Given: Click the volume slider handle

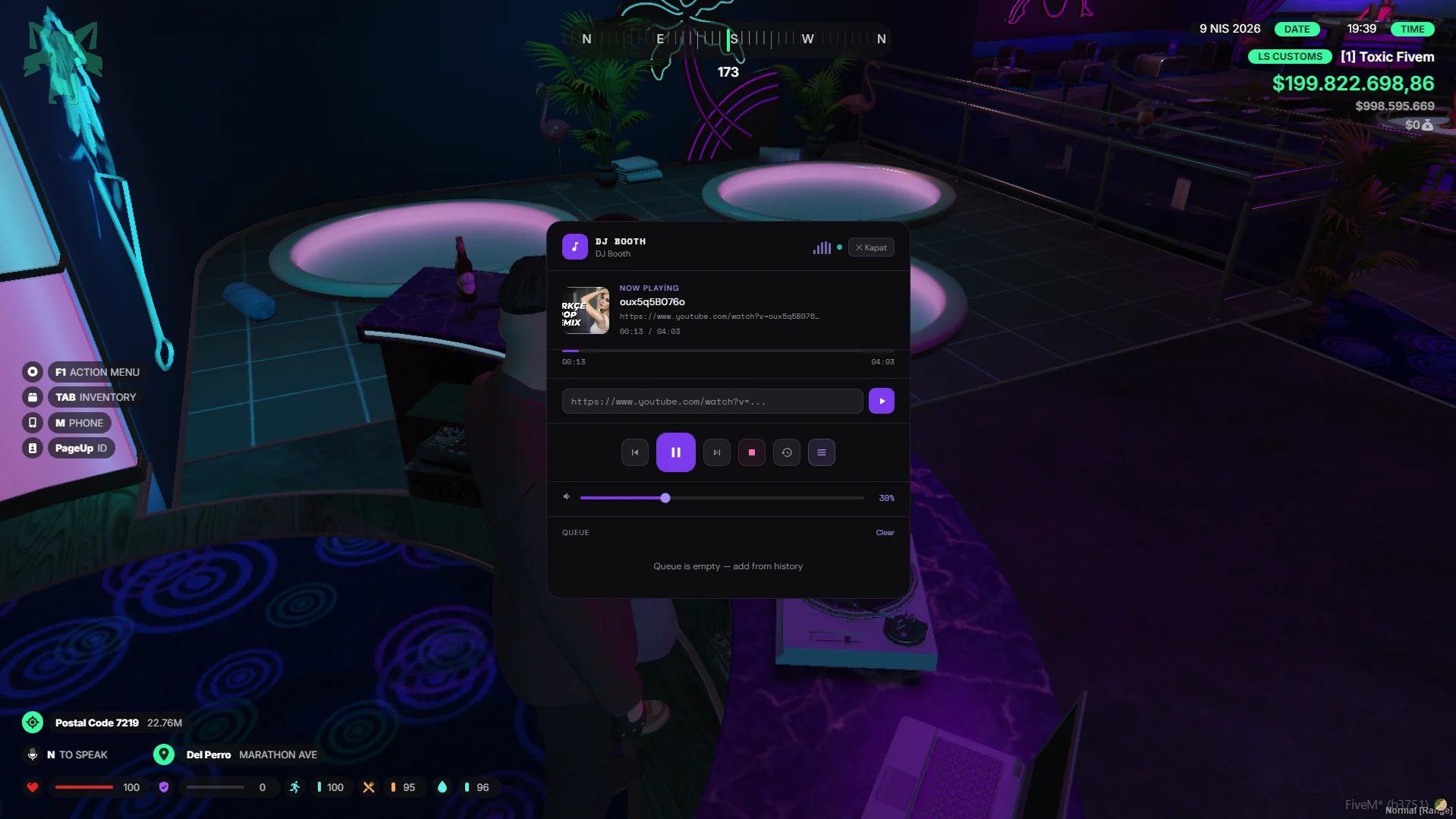Looking at the screenshot, I should pyautogui.click(x=665, y=498).
